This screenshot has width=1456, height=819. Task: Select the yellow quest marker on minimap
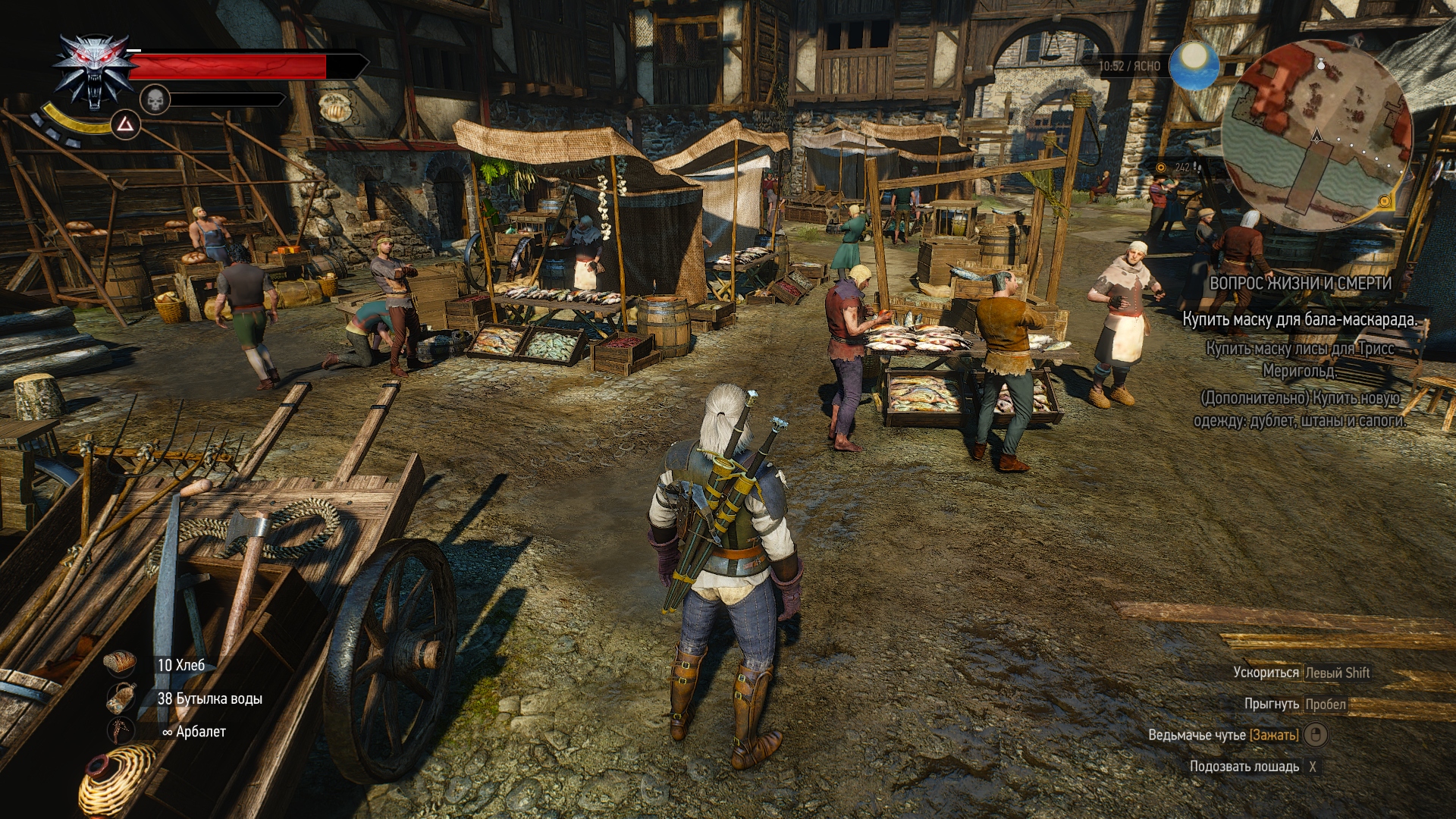pos(1384,201)
